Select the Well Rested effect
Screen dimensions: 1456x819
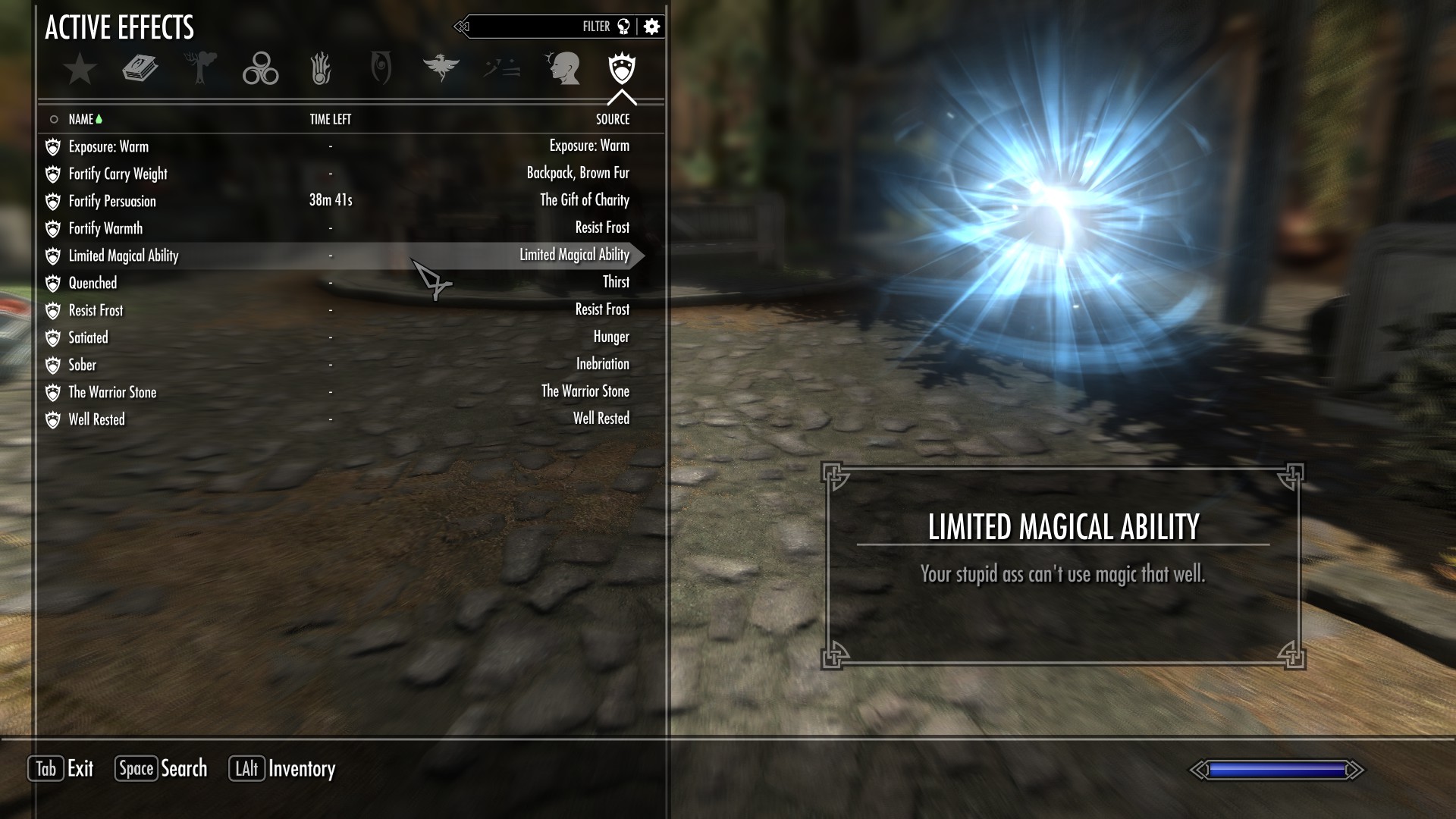[x=96, y=419]
